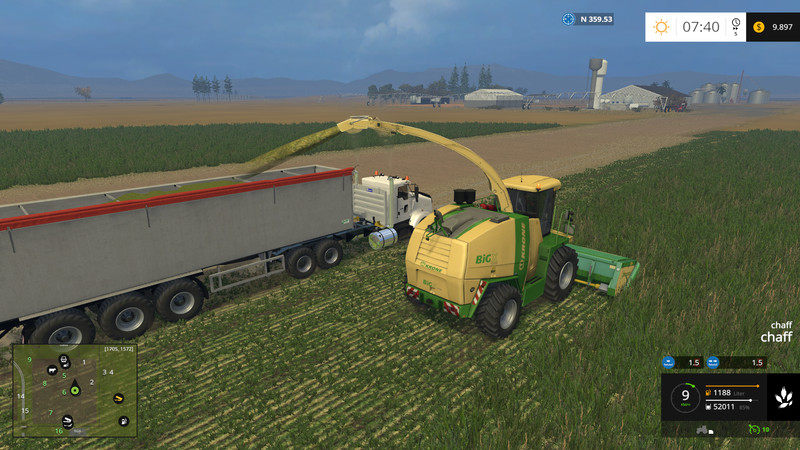Click the green cruise control icon
Viewport: 800px width, 450px height.
tap(754, 429)
